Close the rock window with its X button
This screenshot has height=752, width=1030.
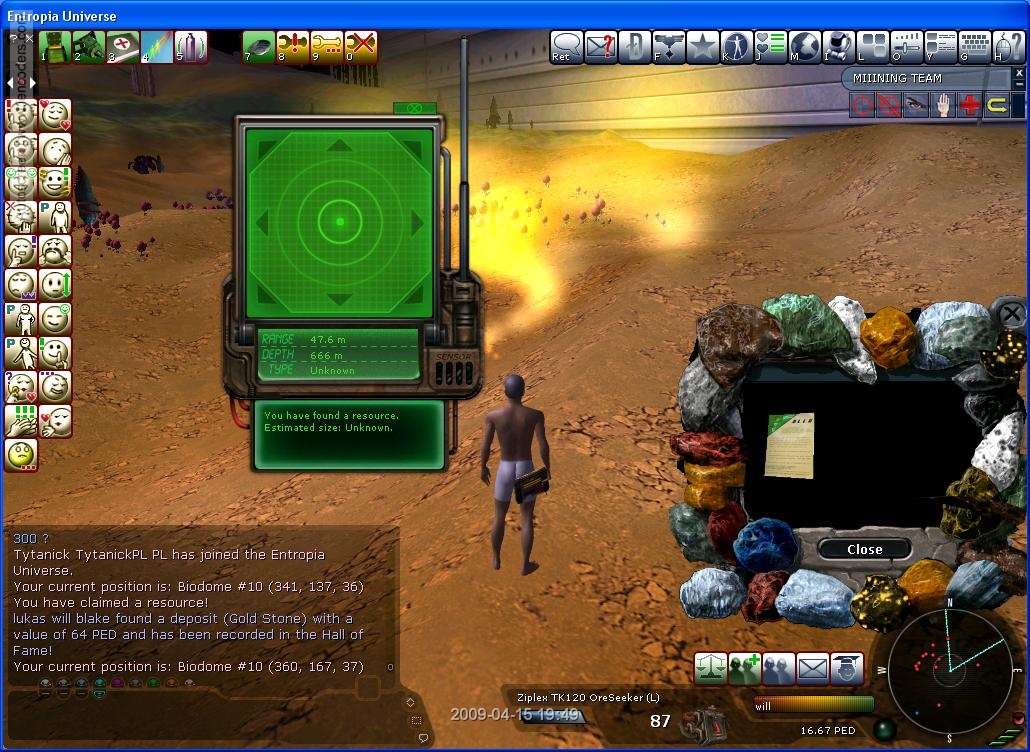pyautogui.click(x=1011, y=315)
